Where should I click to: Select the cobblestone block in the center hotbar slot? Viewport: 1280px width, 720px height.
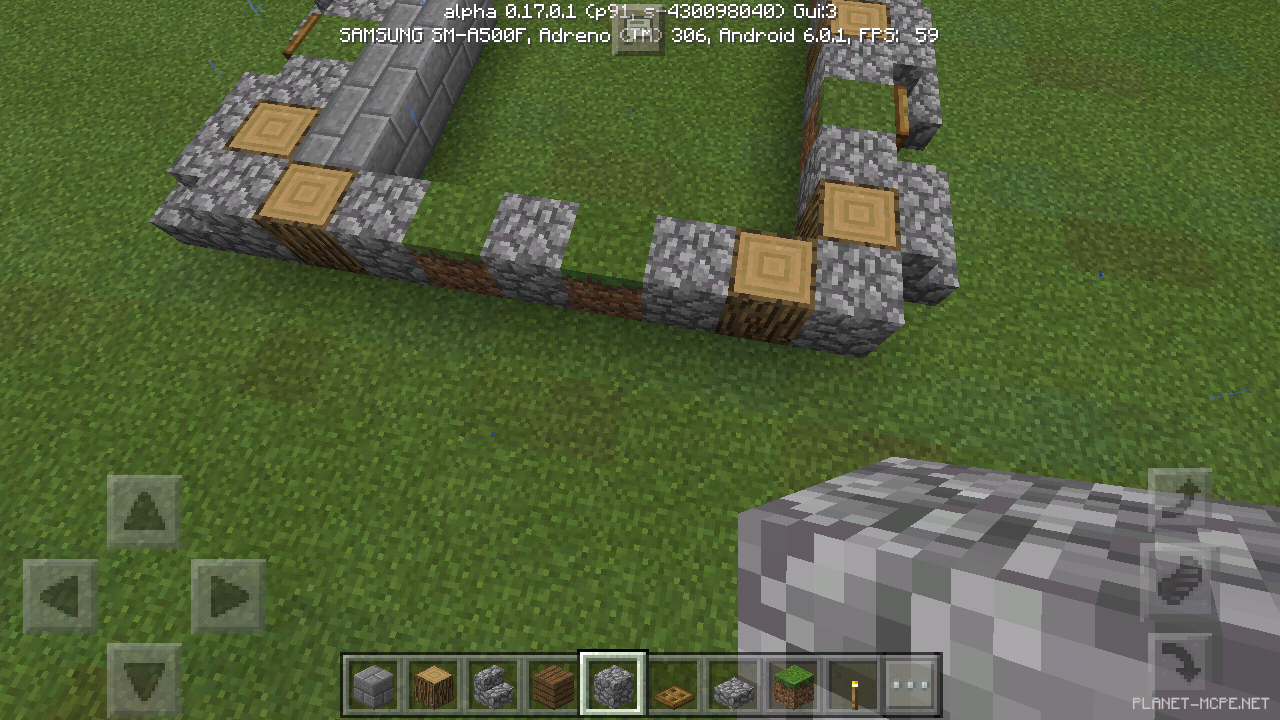tap(614, 684)
